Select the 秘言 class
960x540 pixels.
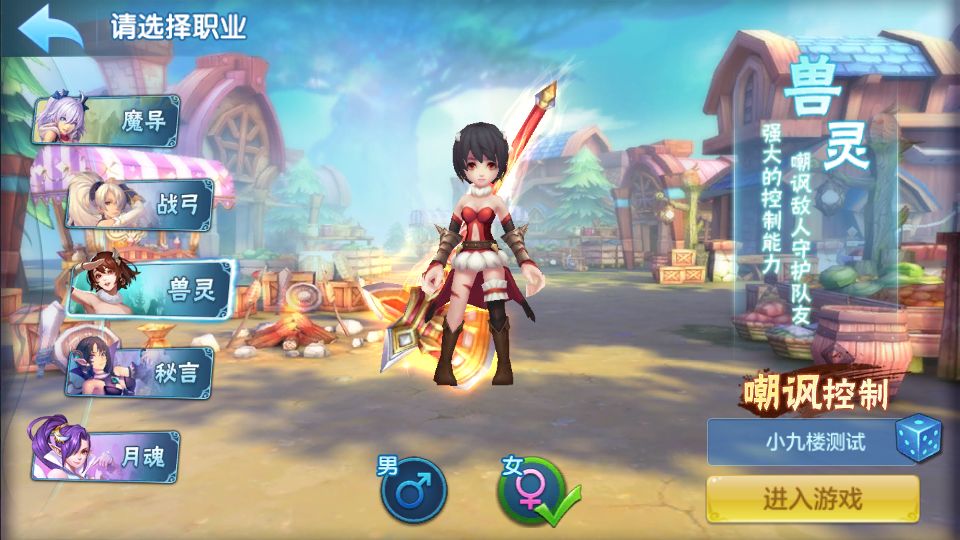[x=140, y=372]
